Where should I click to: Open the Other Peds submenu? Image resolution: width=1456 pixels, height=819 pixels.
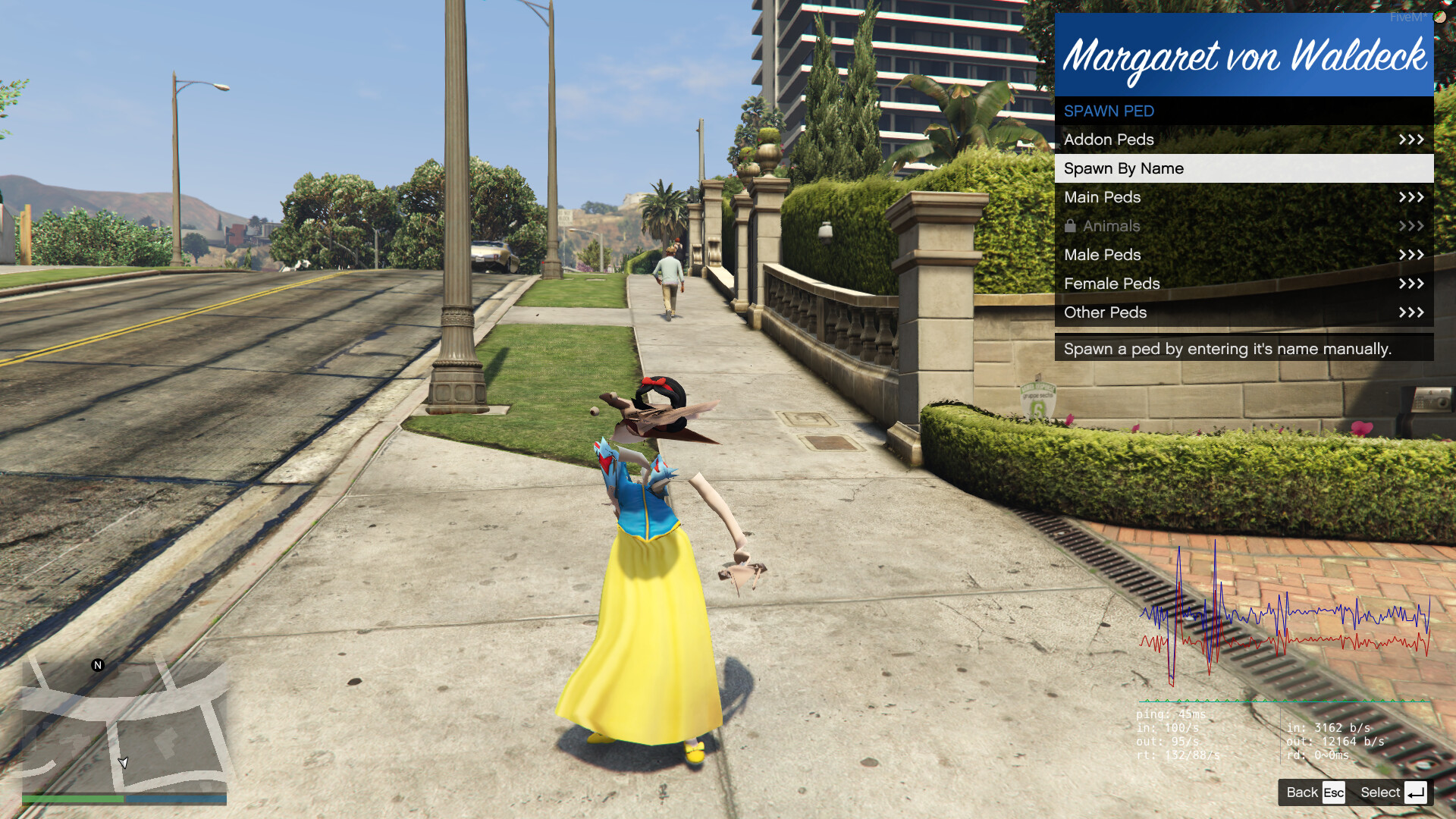(x=1244, y=312)
